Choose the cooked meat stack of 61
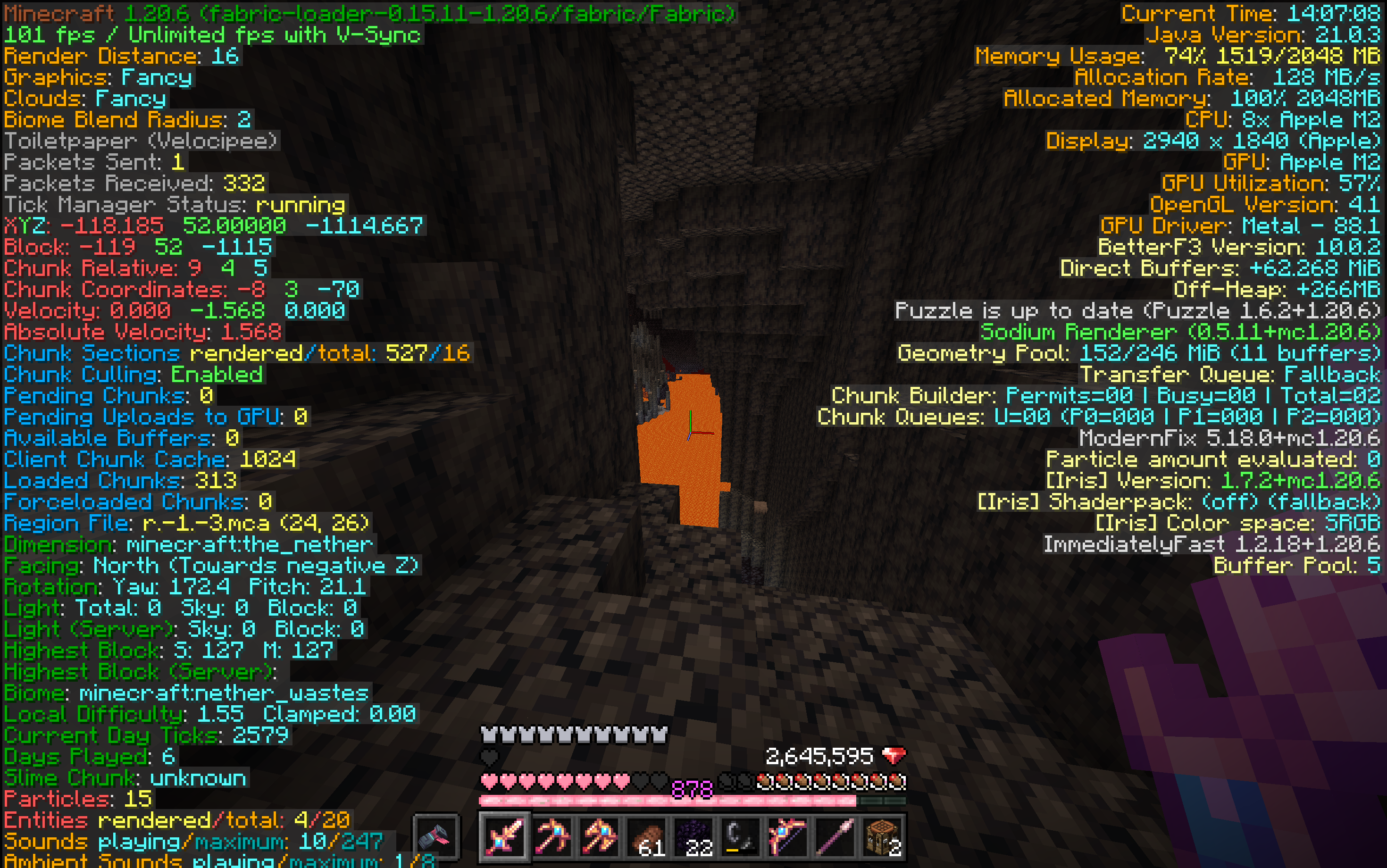The height and width of the screenshot is (868, 1387). point(645,837)
